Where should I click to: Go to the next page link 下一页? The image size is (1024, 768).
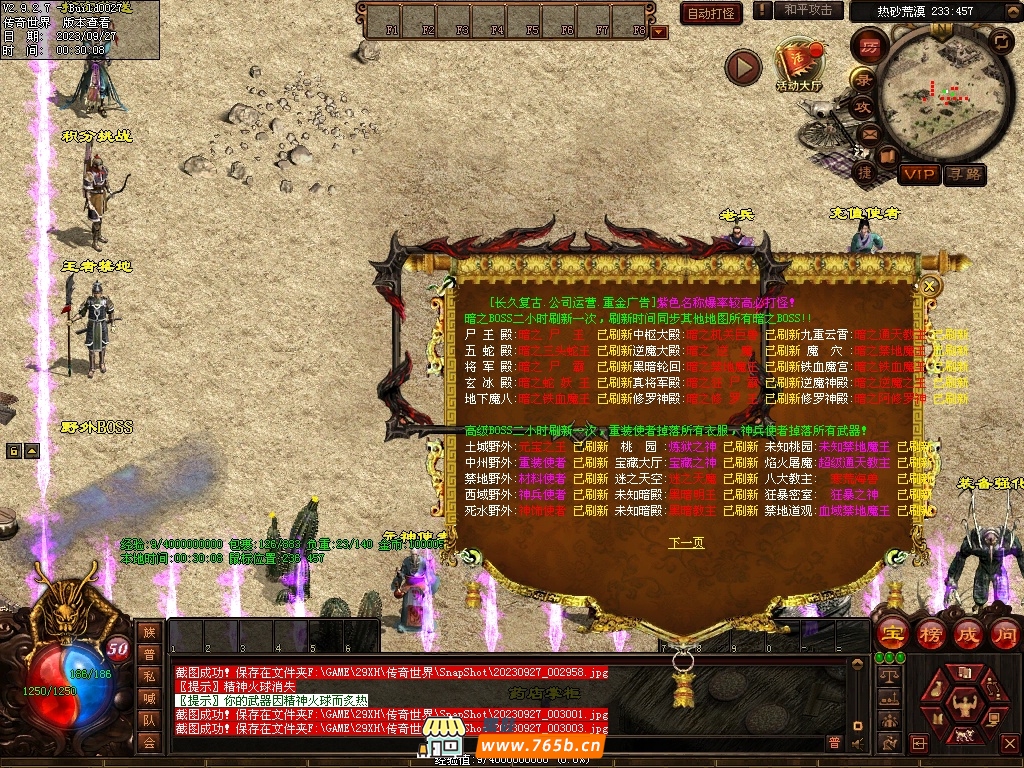[686, 543]
